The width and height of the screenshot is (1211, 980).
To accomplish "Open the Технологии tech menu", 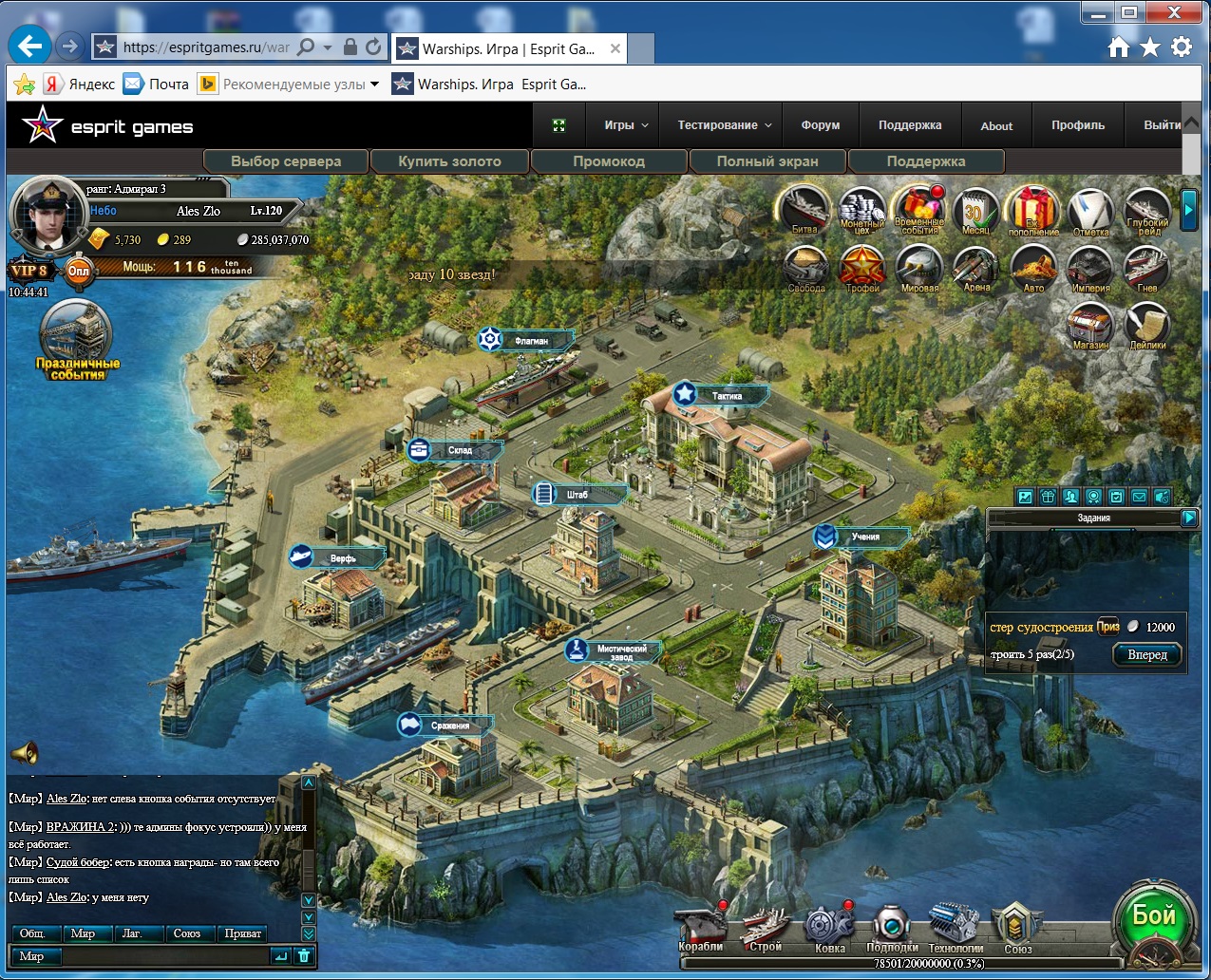I will 955,927.
